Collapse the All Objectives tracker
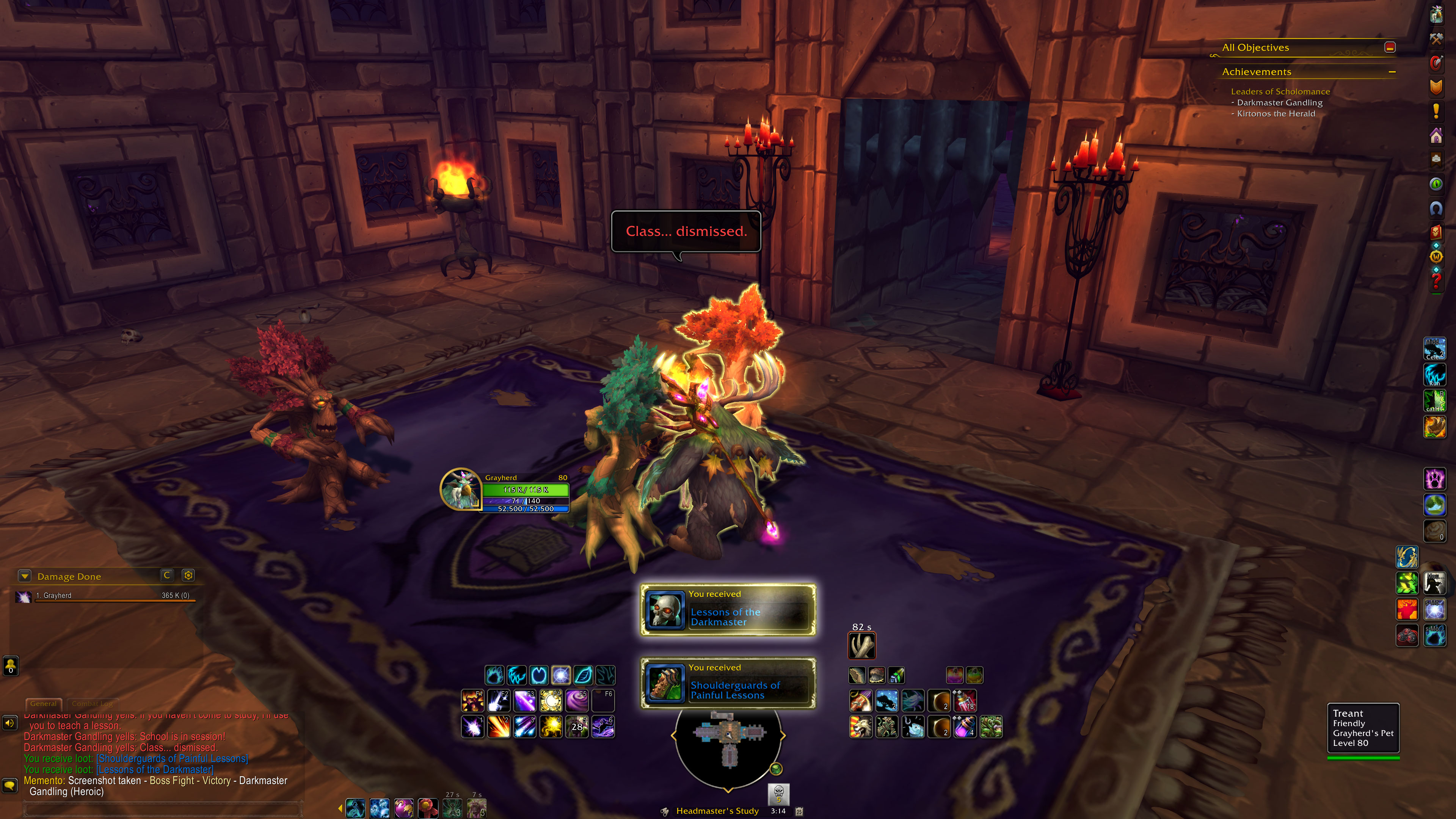 click(1390, 47)
